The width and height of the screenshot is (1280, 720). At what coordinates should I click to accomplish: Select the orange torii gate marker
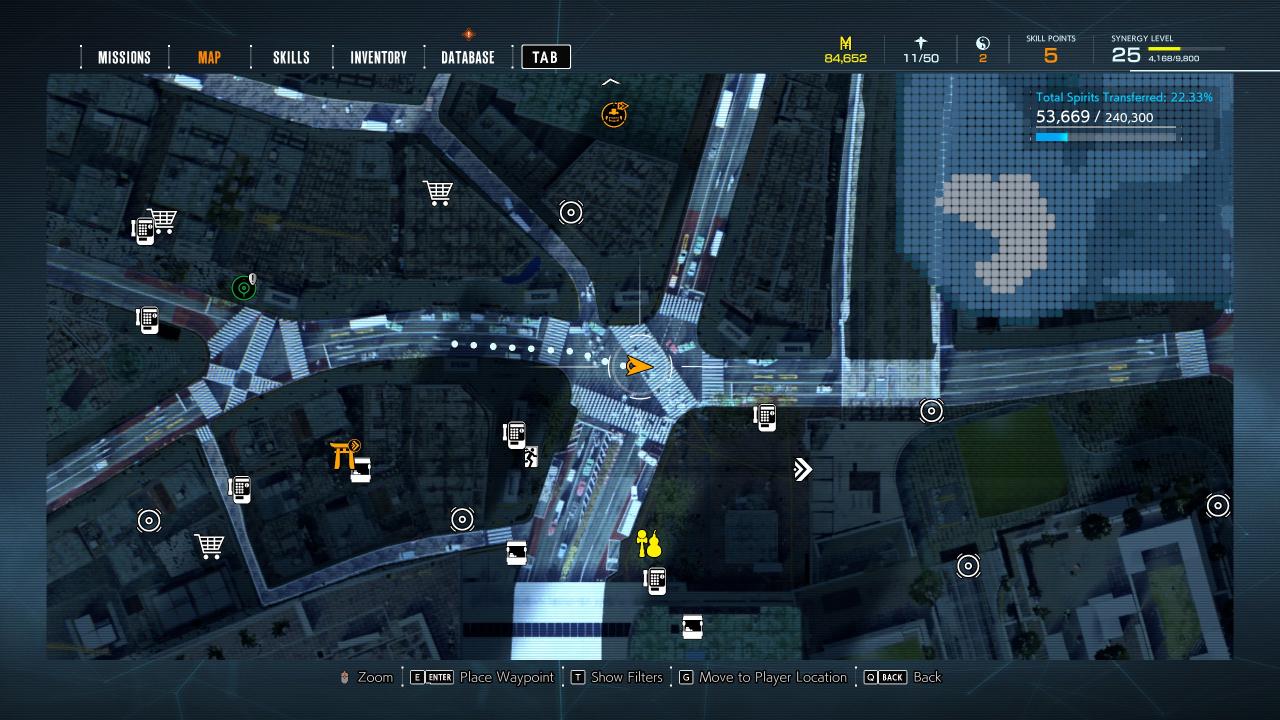click(x=345, y=454)
